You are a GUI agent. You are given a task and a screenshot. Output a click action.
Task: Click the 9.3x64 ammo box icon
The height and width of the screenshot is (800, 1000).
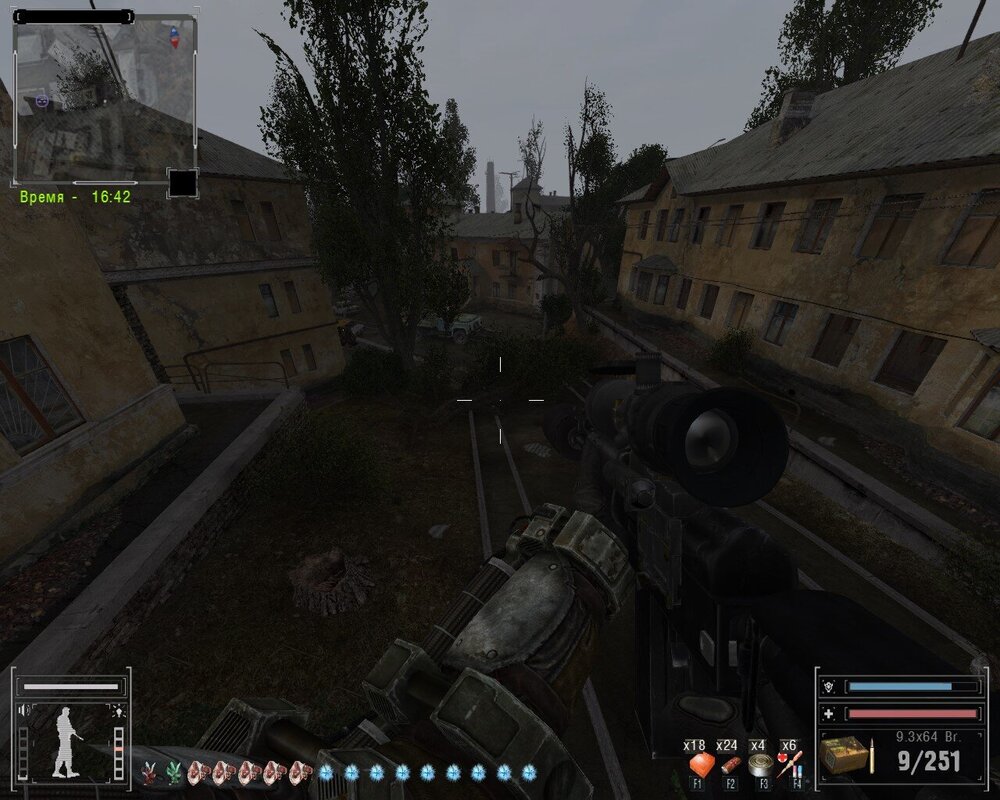pos(845,755)
